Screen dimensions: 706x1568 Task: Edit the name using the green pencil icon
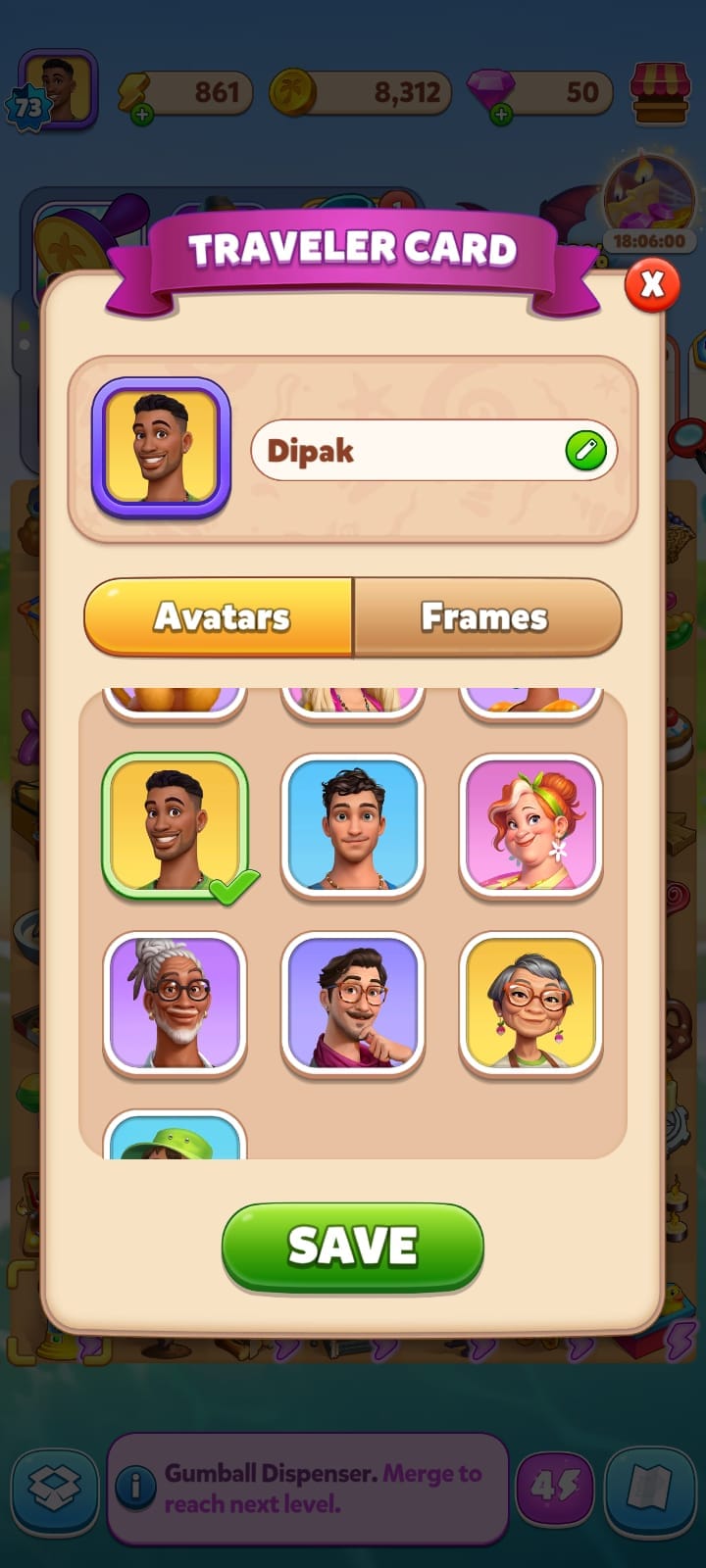point(585,451)
